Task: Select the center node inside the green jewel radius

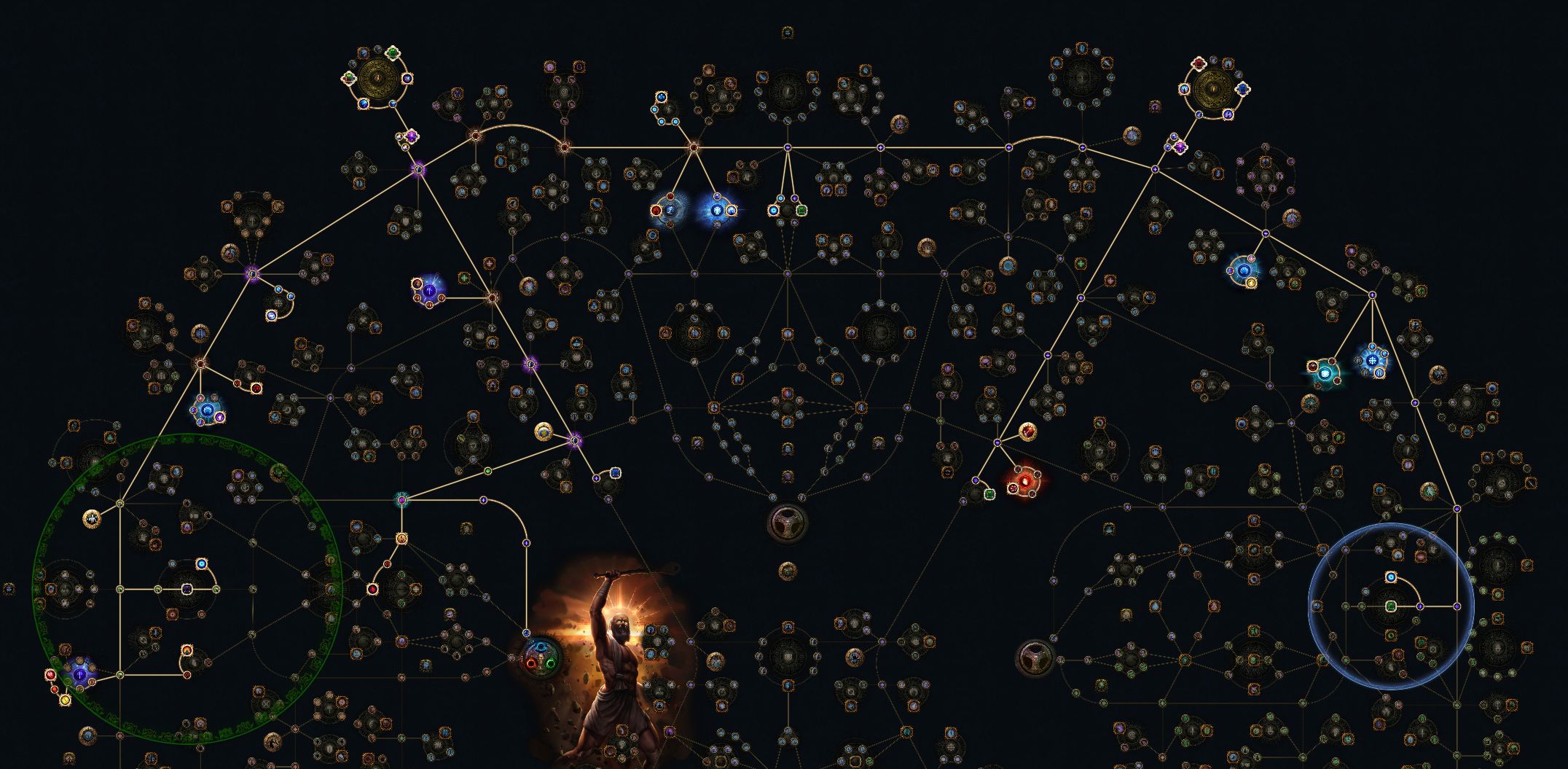Action: point(187,589)
